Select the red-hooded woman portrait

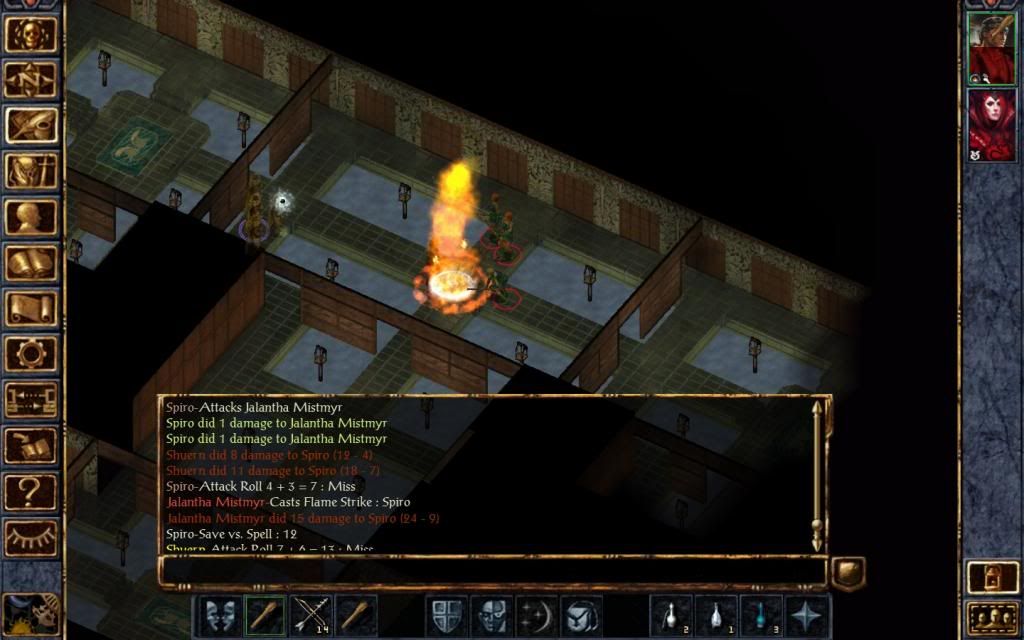tap(990, 124)
